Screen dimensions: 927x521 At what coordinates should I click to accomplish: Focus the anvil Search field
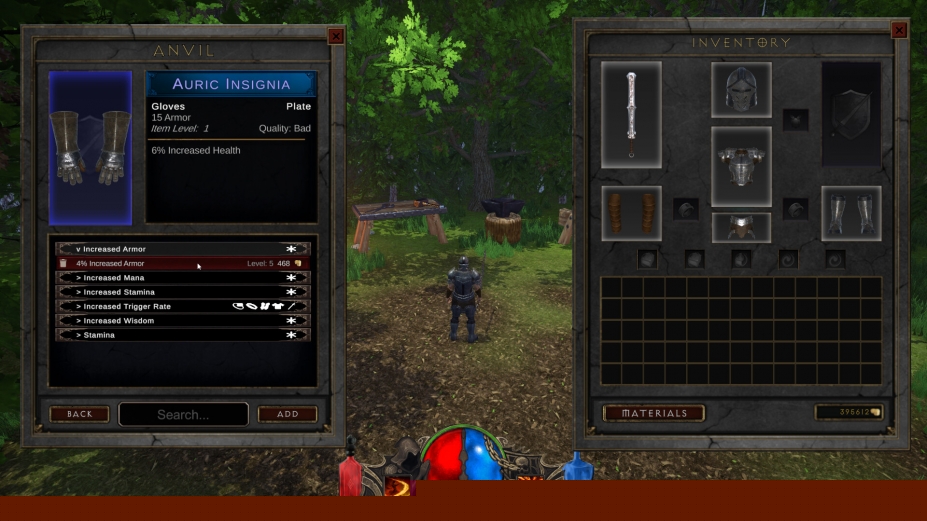183,414
